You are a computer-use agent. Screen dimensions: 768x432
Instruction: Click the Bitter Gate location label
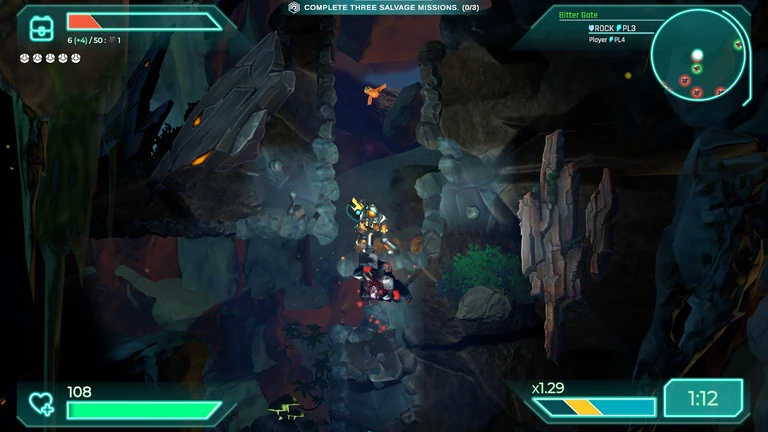click(x=578, y=17)
